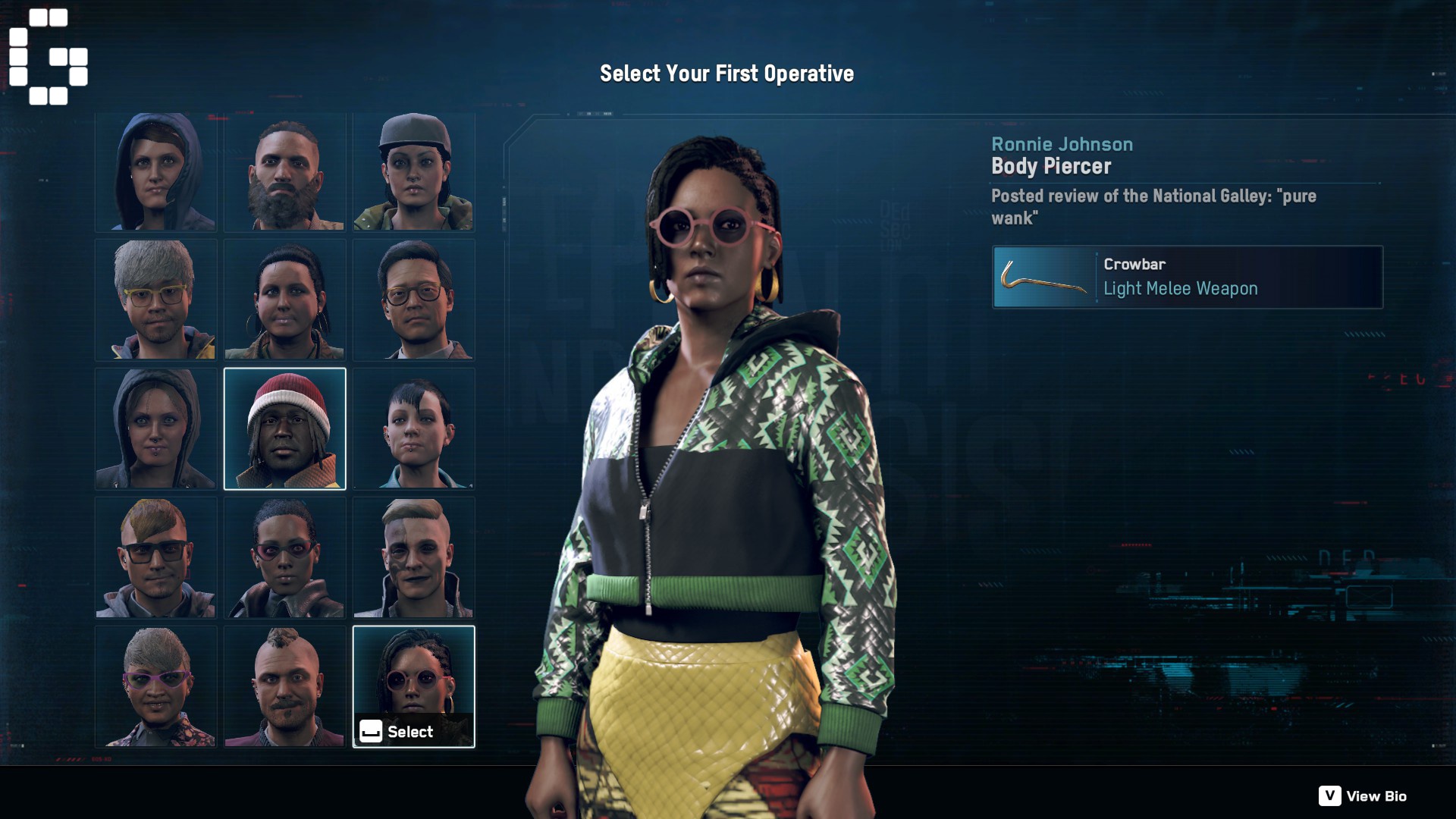Image resolution: width=1456 pixels, height=819 pixels.
Task: Click the View Bio button
Action: point(1363,796)
